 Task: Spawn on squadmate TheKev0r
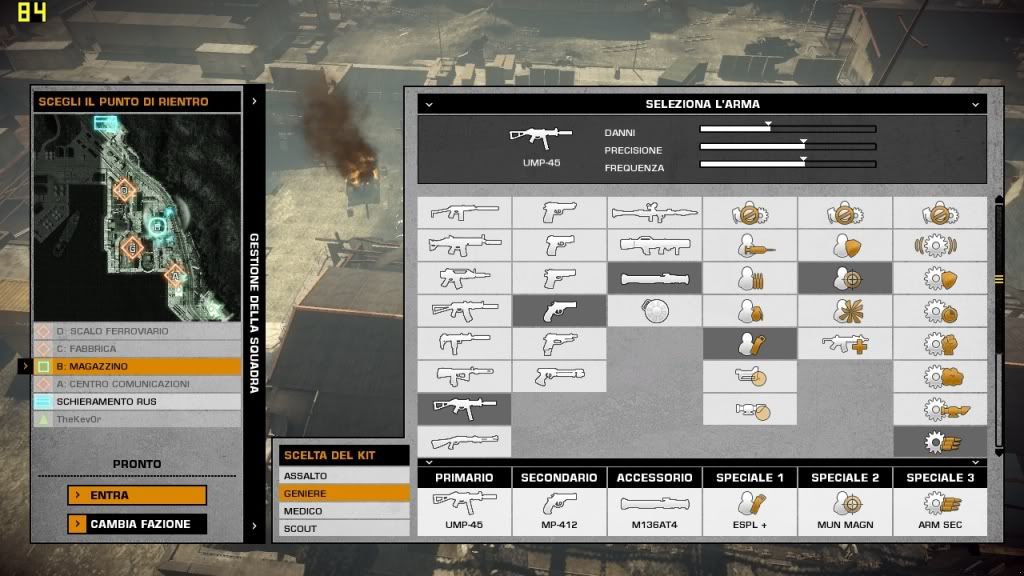[x=138, y=419]
